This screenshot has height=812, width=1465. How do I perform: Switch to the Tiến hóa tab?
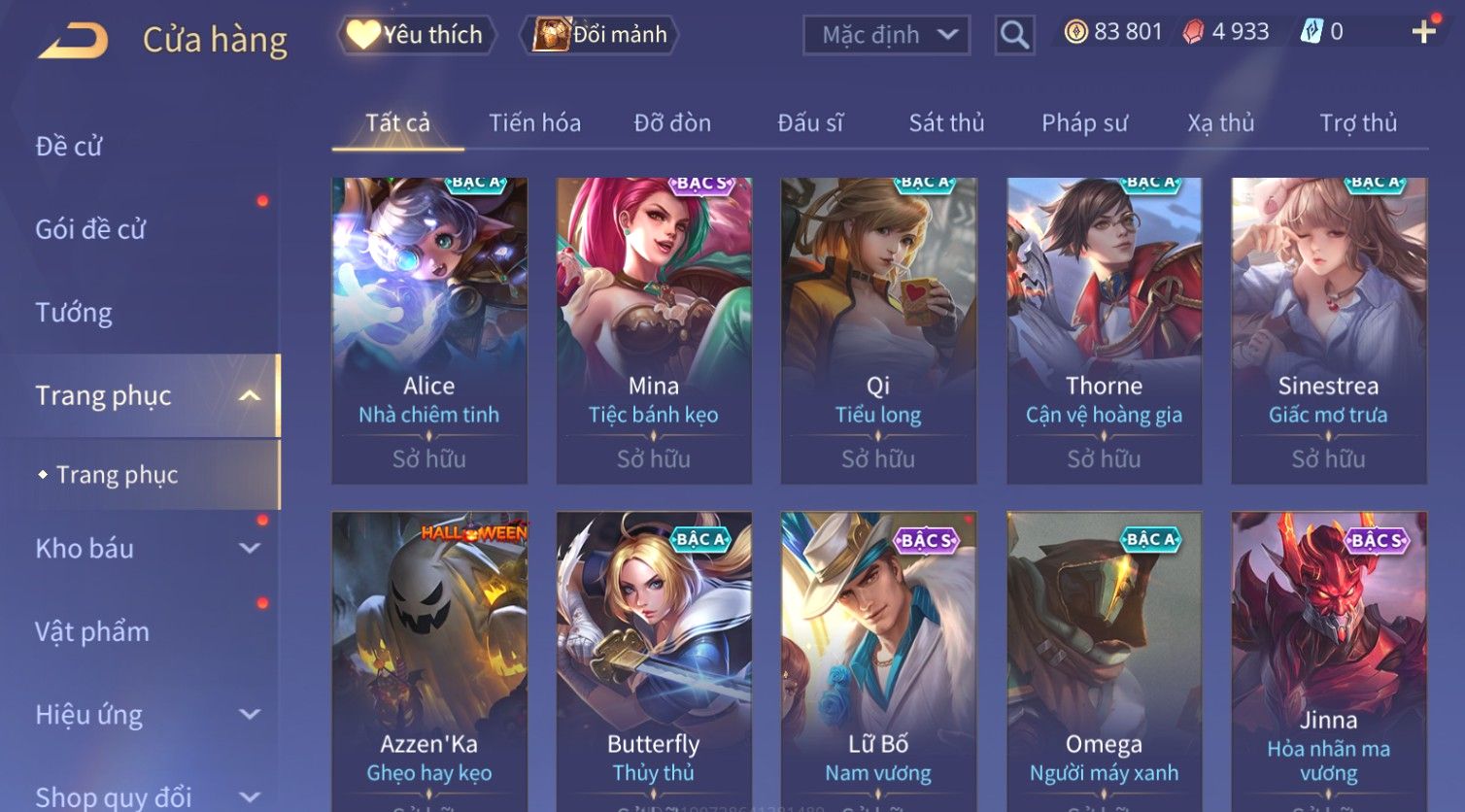click(x=534, y=123)
